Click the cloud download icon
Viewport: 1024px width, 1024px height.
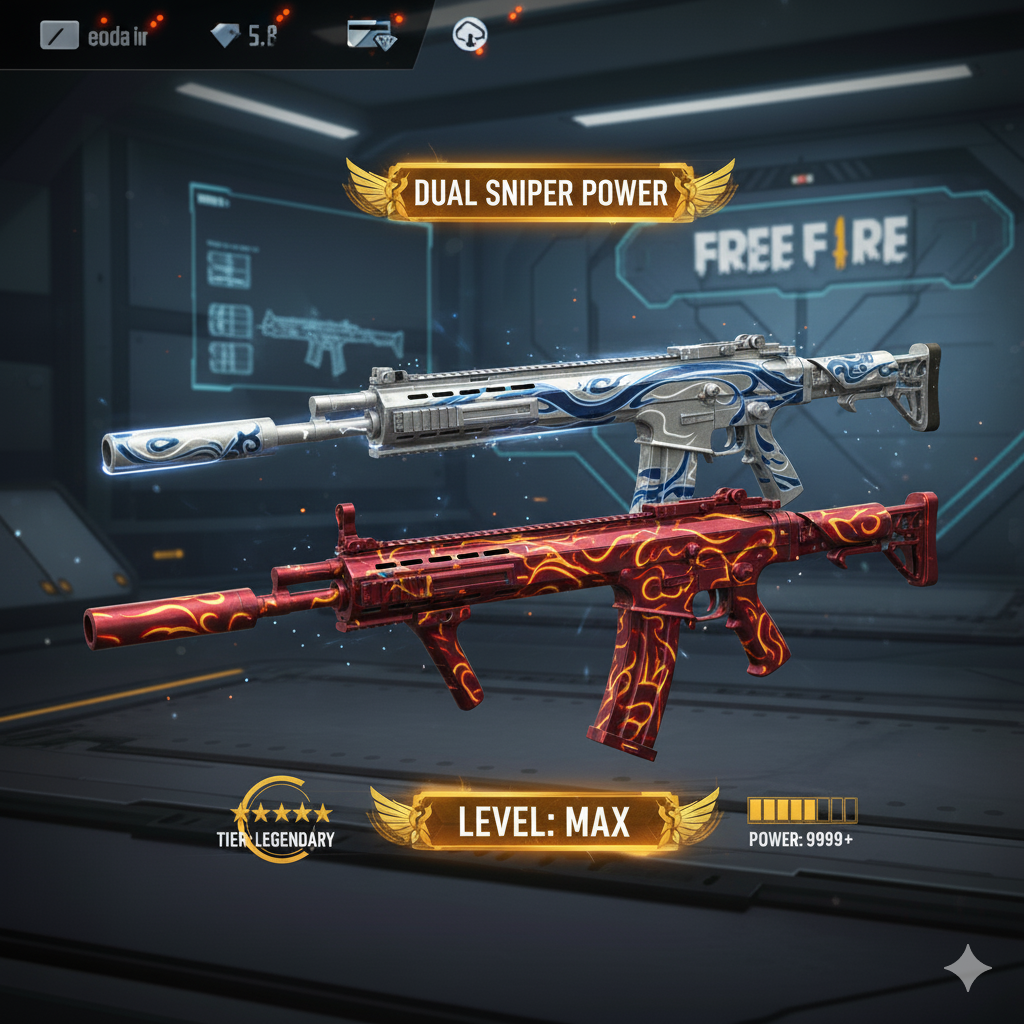point(468,35)
